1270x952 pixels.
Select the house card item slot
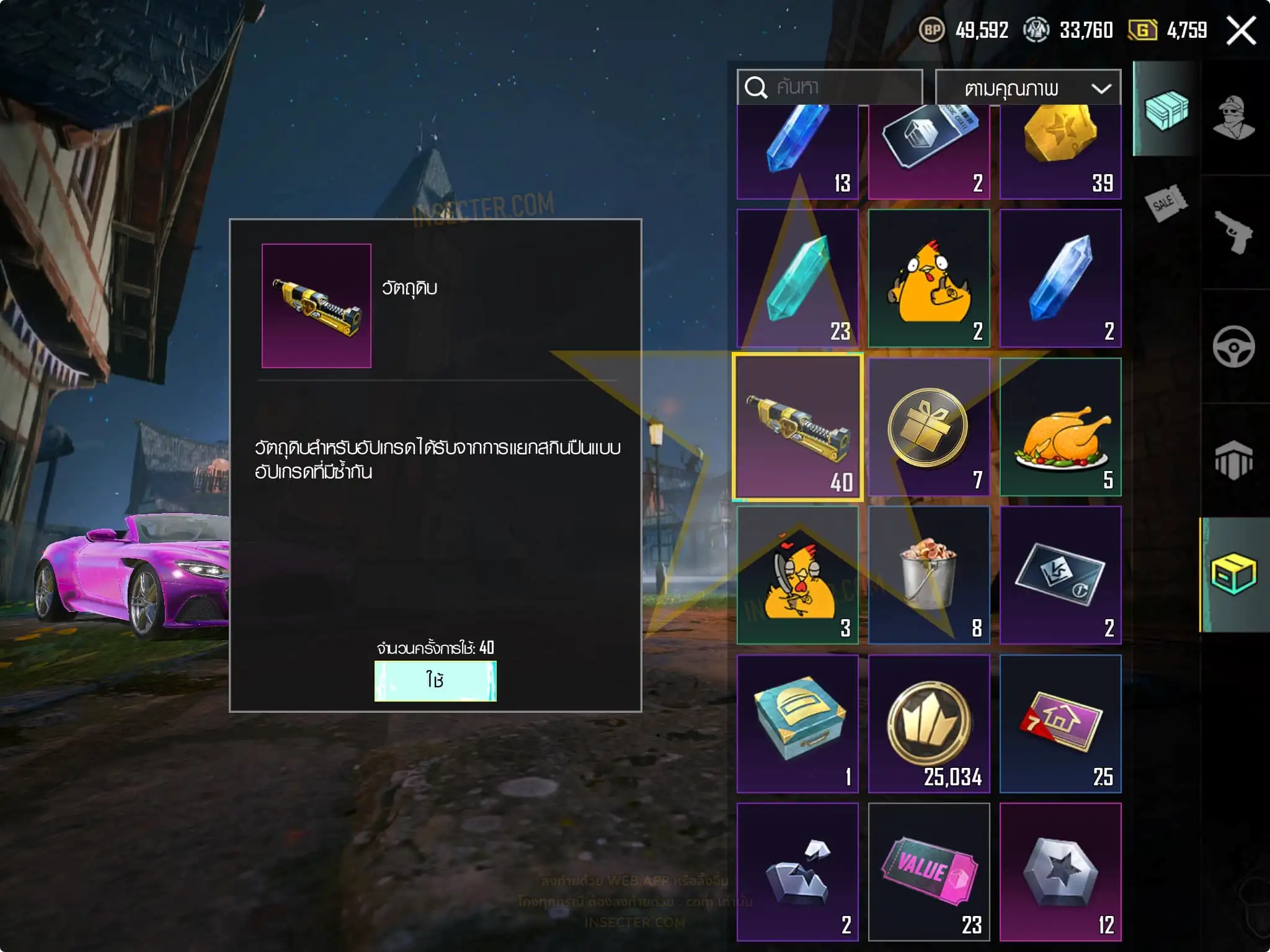pos(1060,723)
